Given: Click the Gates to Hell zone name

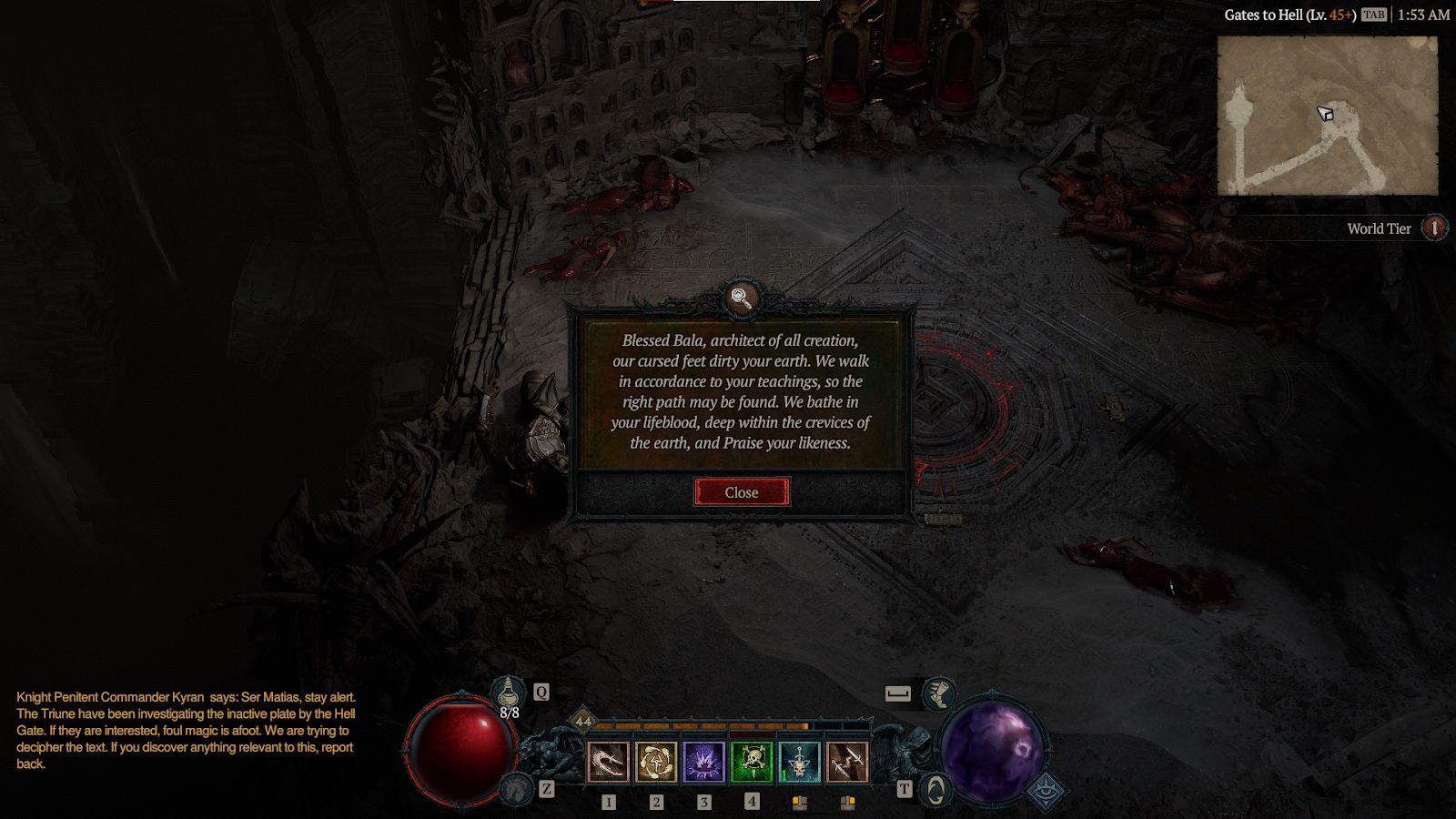Looking at the screenshot, I should pos(1289,15).
